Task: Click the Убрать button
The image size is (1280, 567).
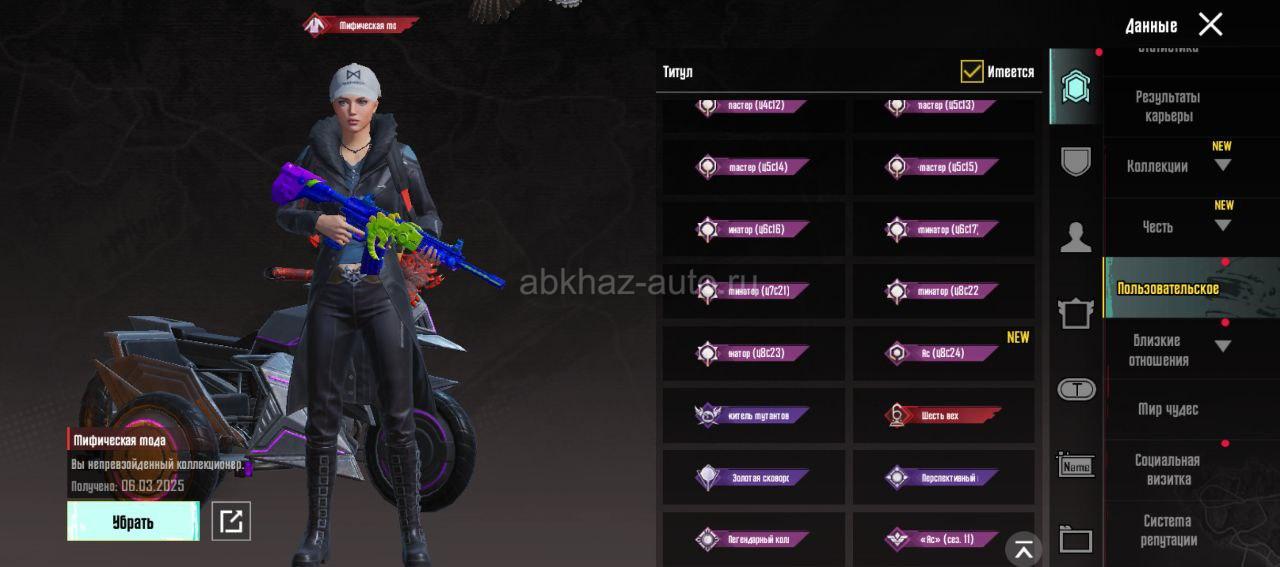Action: (133, 521)
